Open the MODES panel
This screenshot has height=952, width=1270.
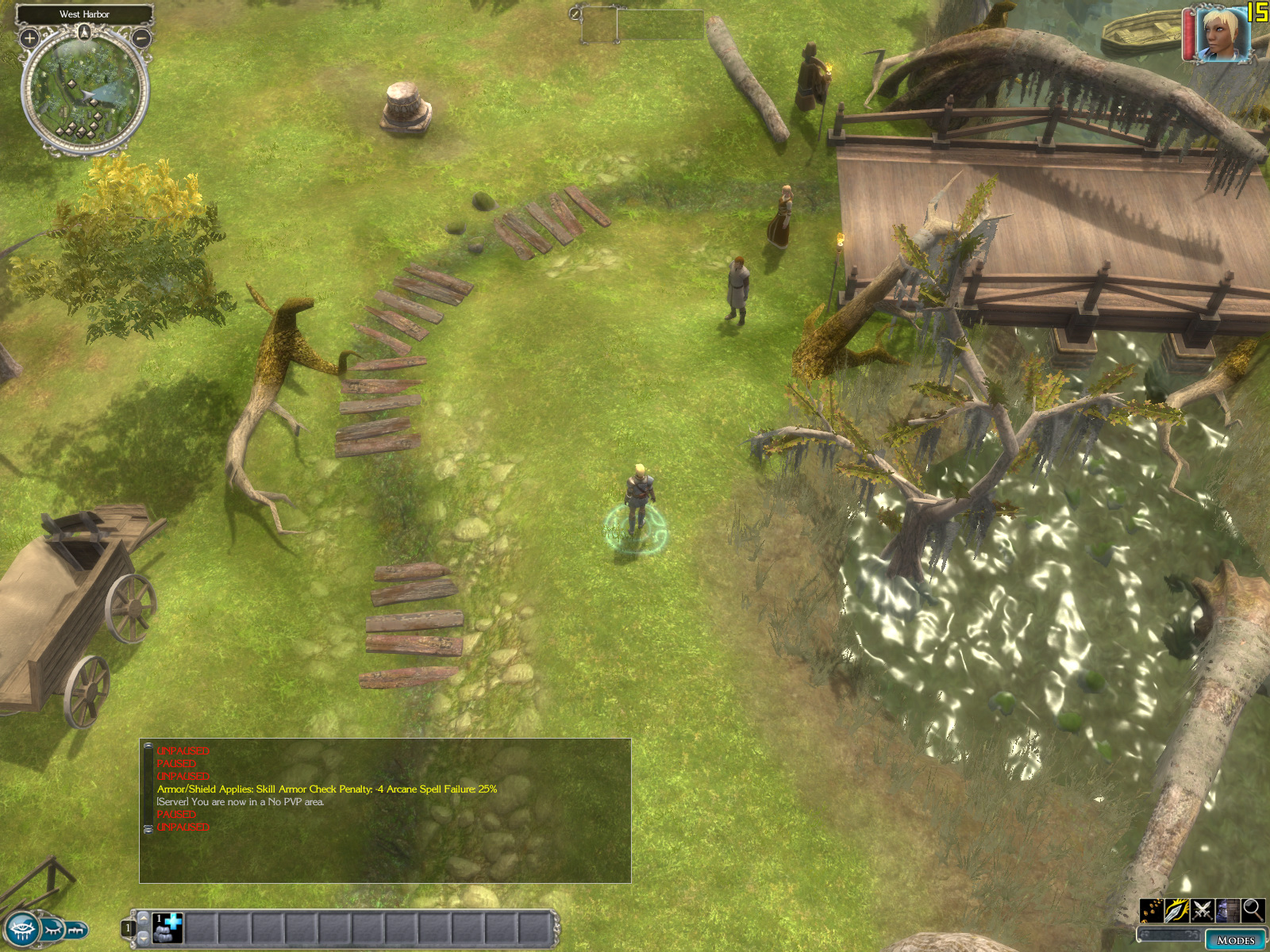(x=1235, y=940)
